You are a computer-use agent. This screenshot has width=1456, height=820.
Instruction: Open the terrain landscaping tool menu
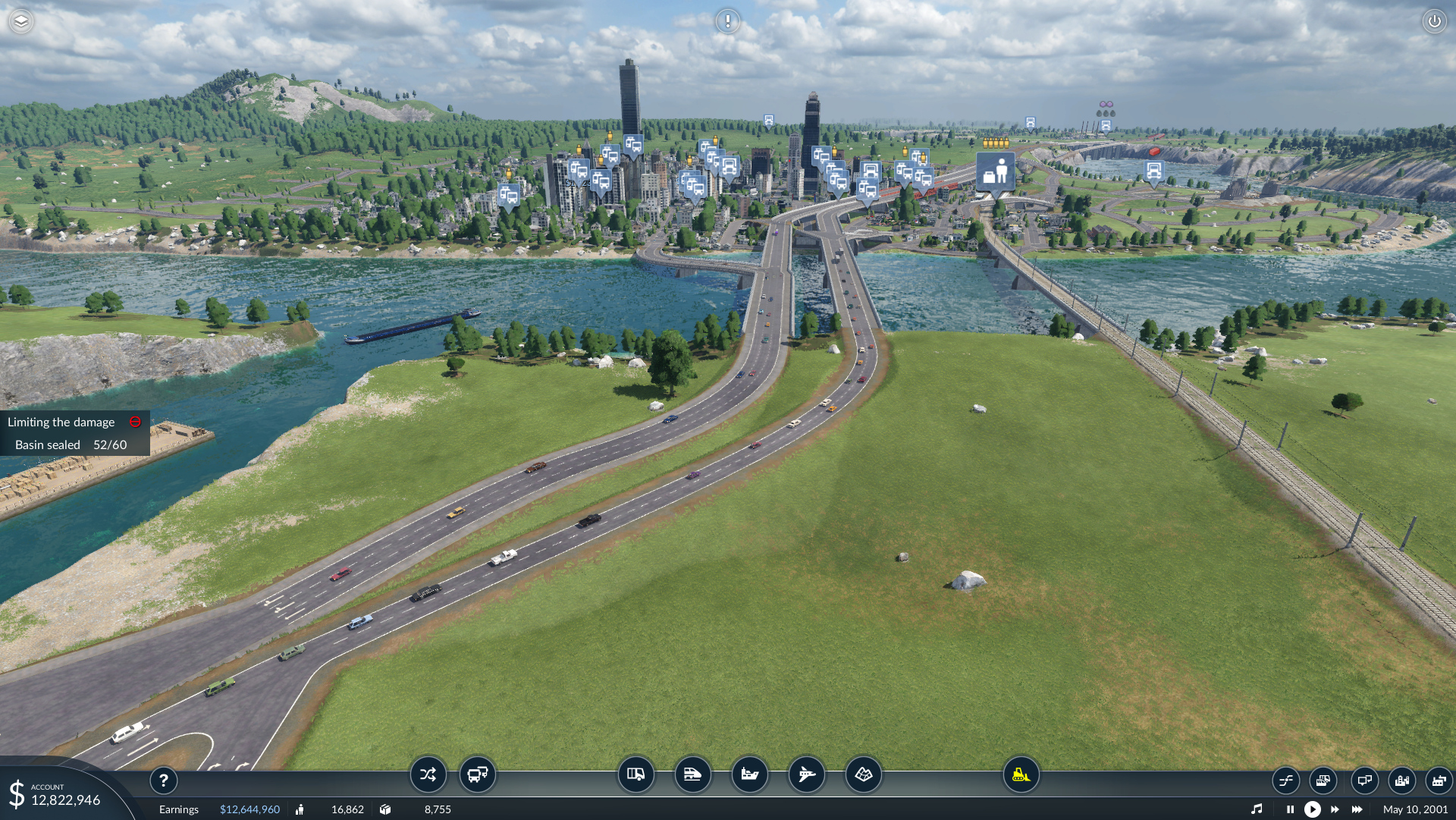click(863, 774)
